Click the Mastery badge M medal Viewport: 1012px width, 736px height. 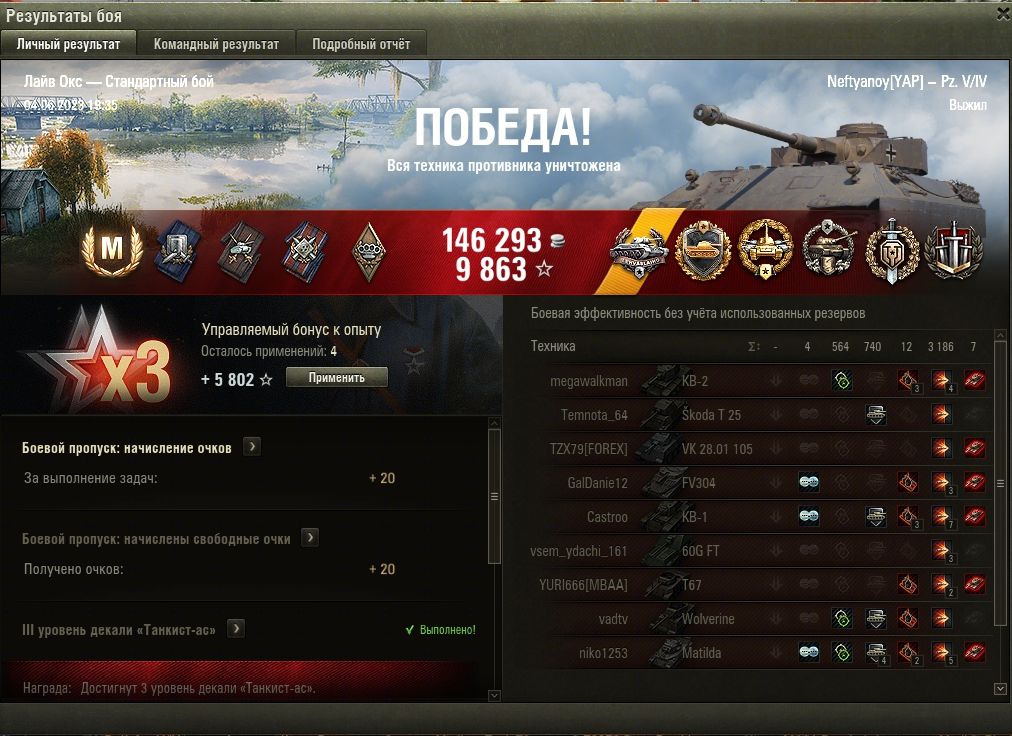point(111,251)
